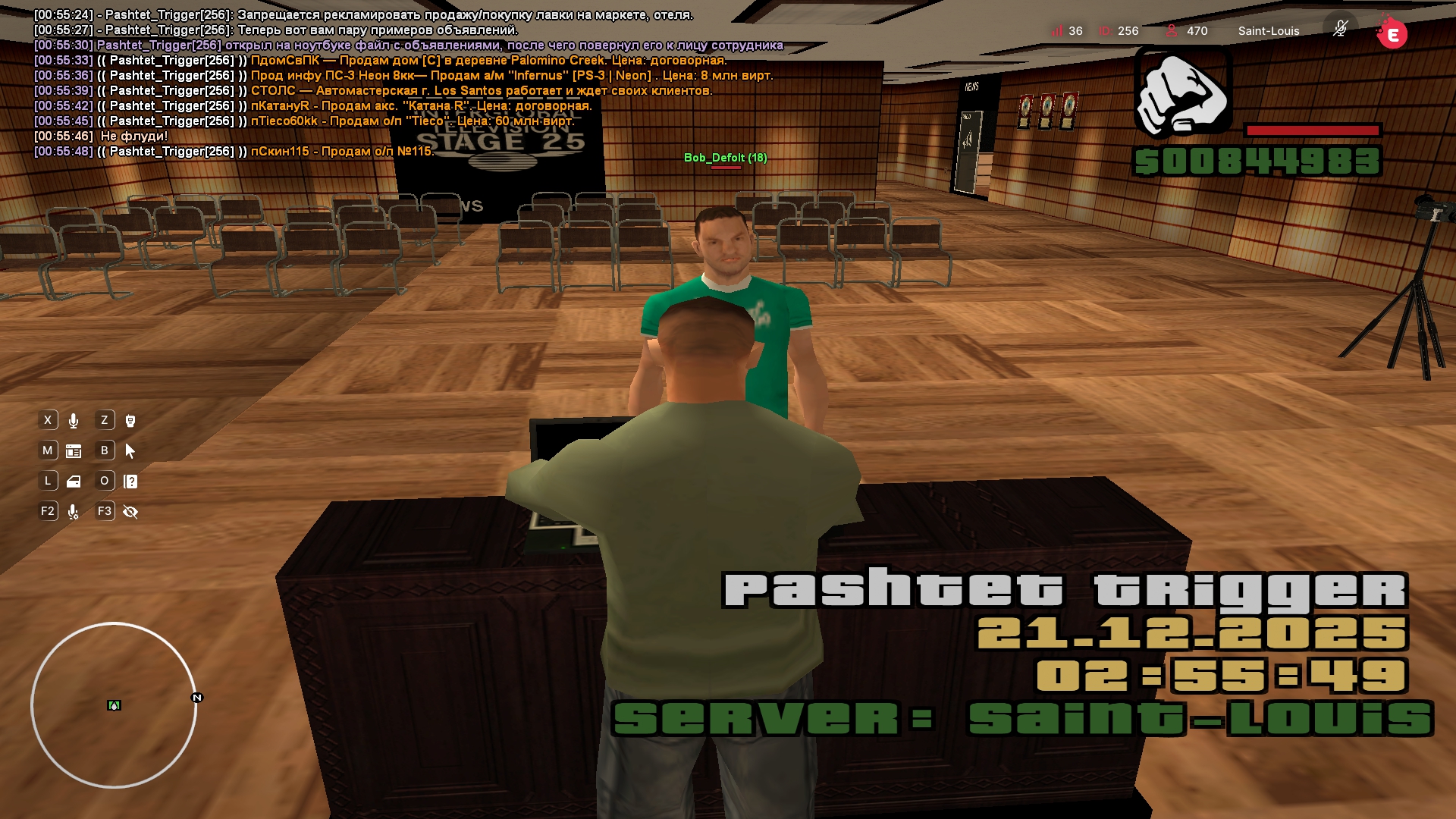Activate the walkie-talkie radio icon

pyautogui.click(x=130, y=421)
